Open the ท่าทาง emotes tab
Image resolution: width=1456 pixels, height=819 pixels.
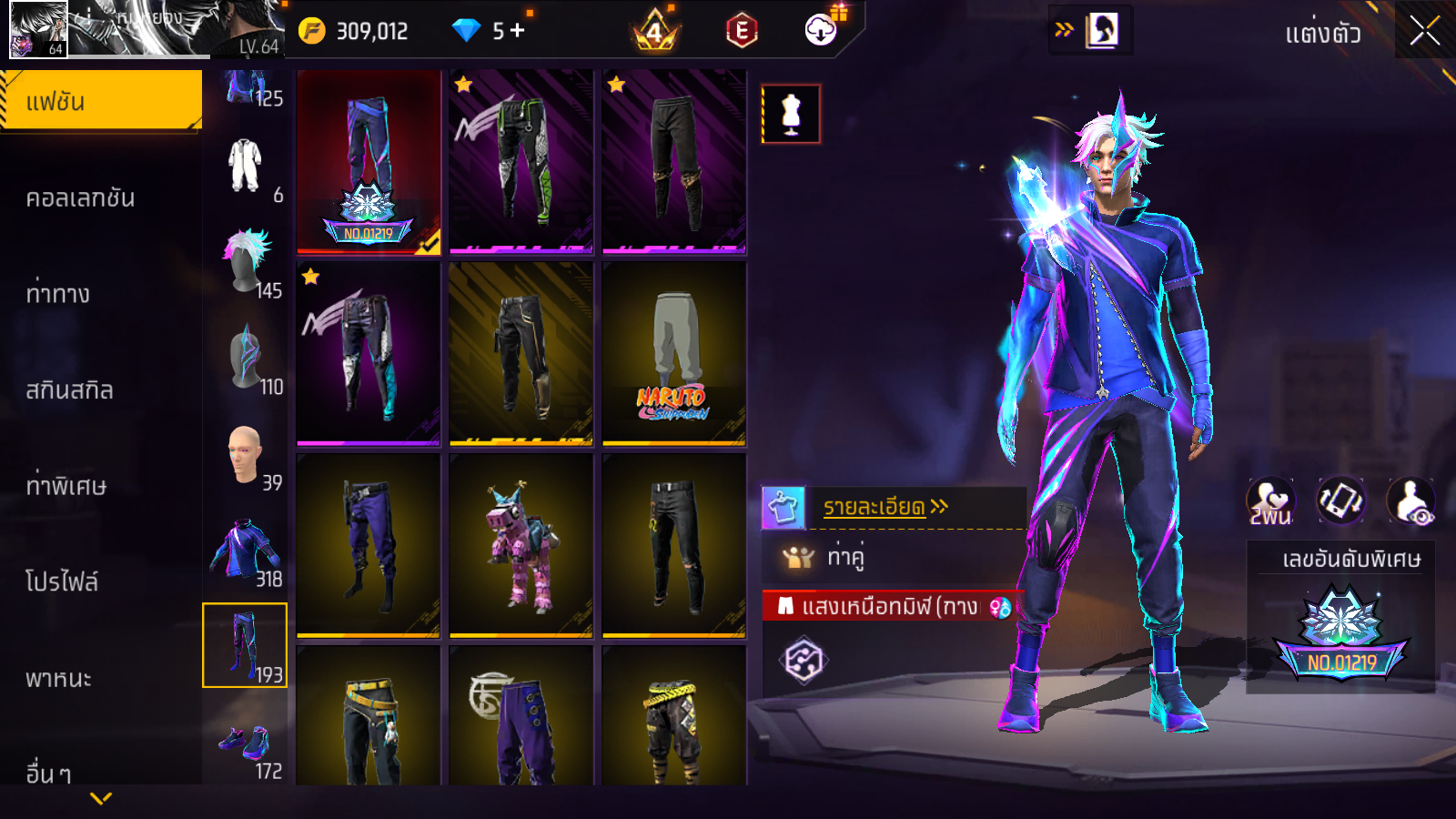58,294
